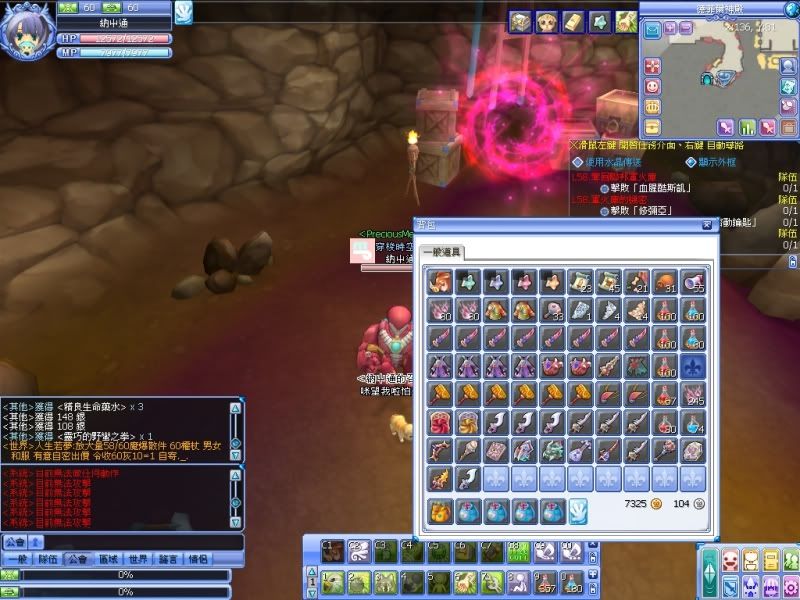Open the smiley face emote button
The height and width of the screenshot is (600, 800).
point(653,87)
